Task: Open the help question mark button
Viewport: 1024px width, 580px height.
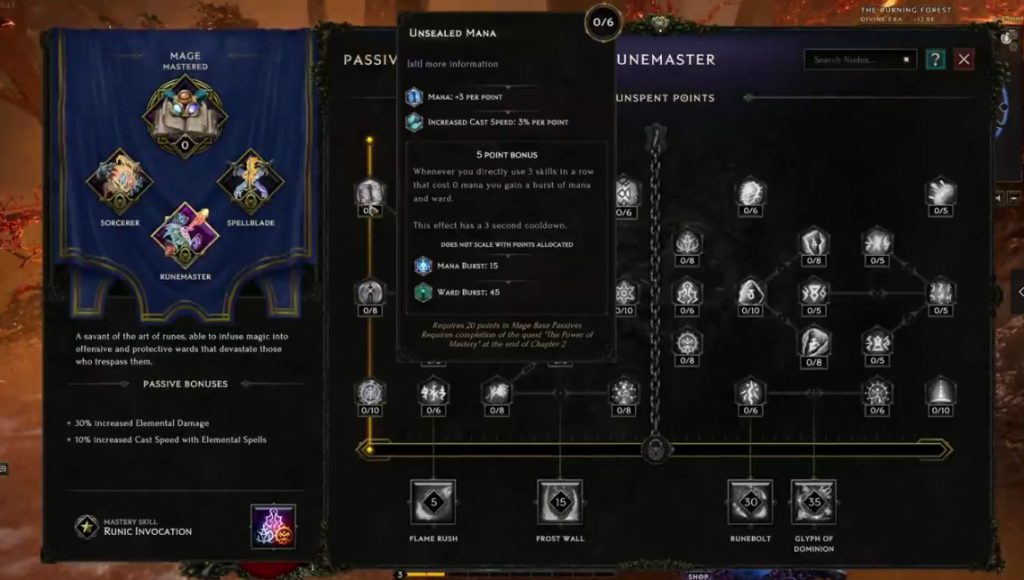Action: (935, 60)
